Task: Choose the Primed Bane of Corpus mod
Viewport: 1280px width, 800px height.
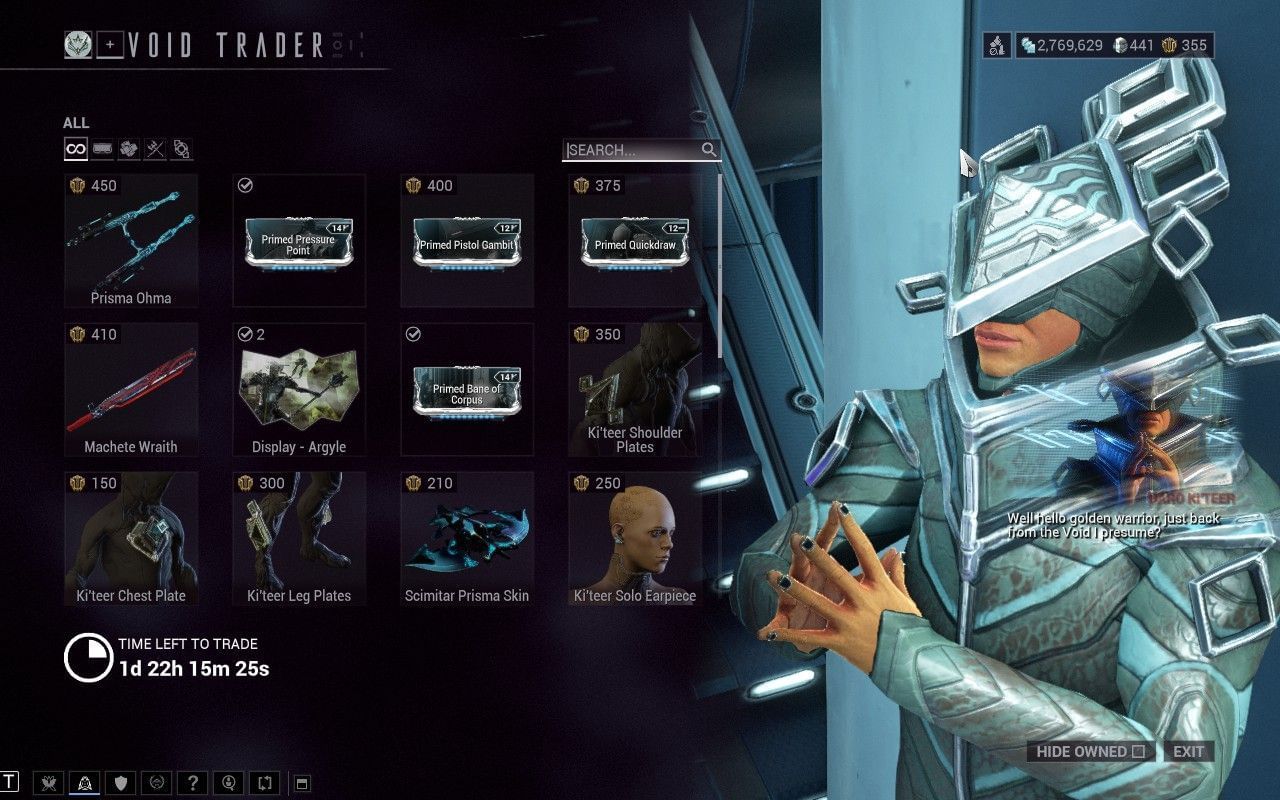Action: click(467, 389)
